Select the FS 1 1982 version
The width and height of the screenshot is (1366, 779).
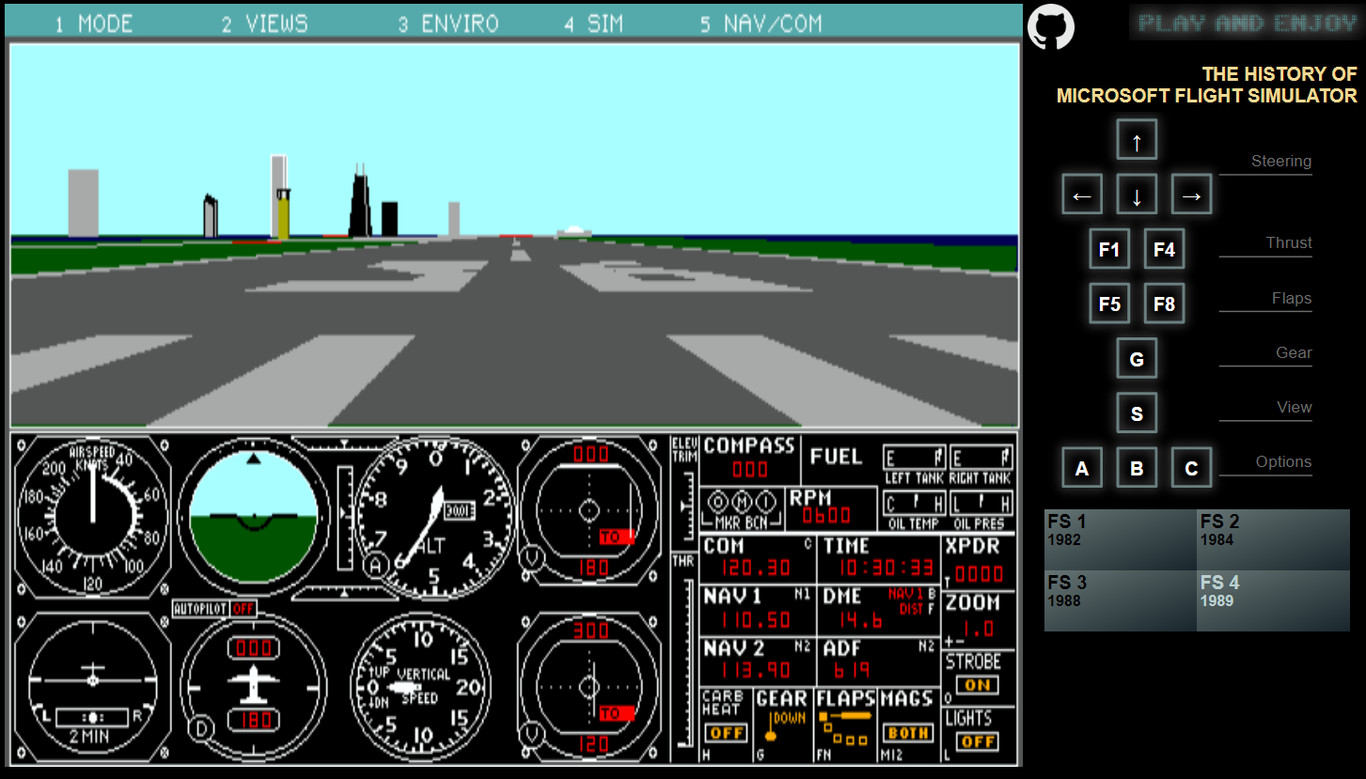(1120, 540)
